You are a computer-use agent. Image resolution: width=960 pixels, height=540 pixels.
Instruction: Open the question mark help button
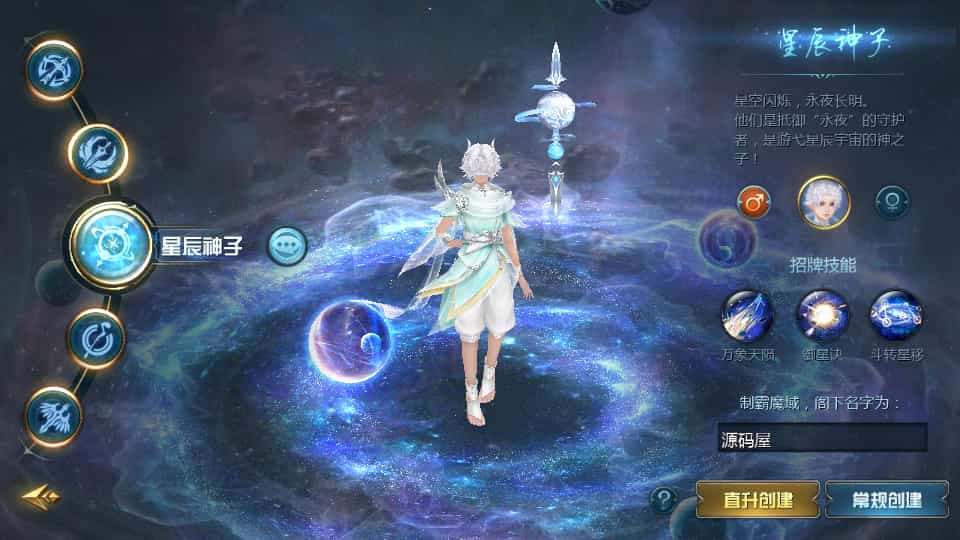(663, 499)
